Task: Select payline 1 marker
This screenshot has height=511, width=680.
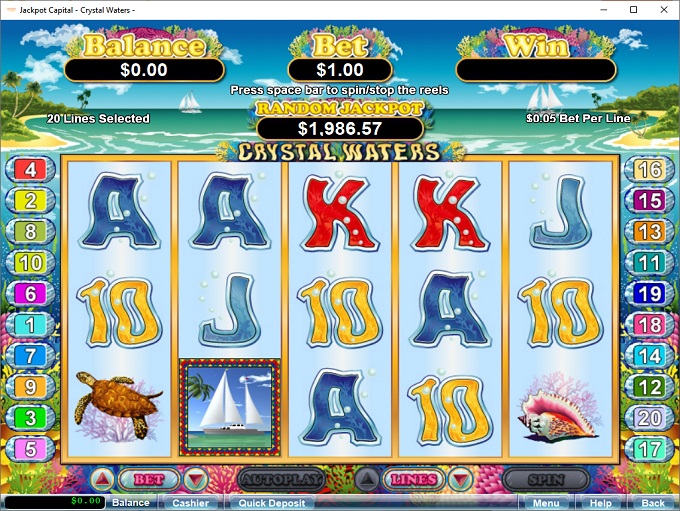Action: point(30,325)
